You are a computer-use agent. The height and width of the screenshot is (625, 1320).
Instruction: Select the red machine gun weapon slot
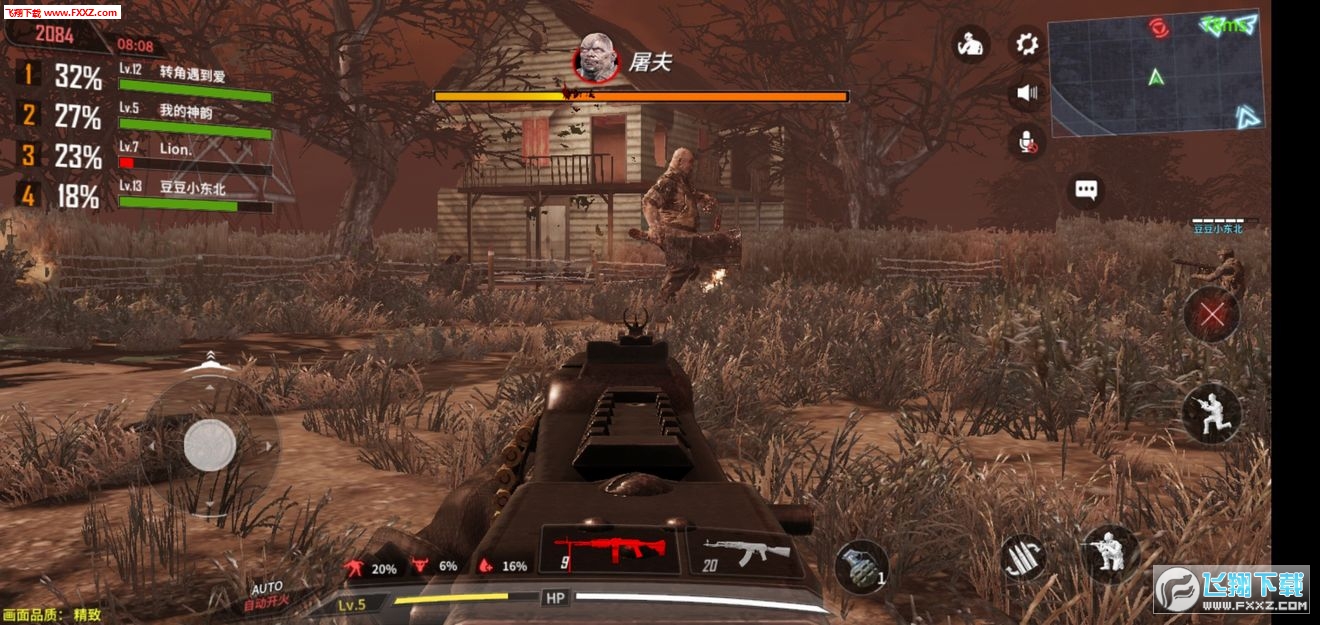610,551
